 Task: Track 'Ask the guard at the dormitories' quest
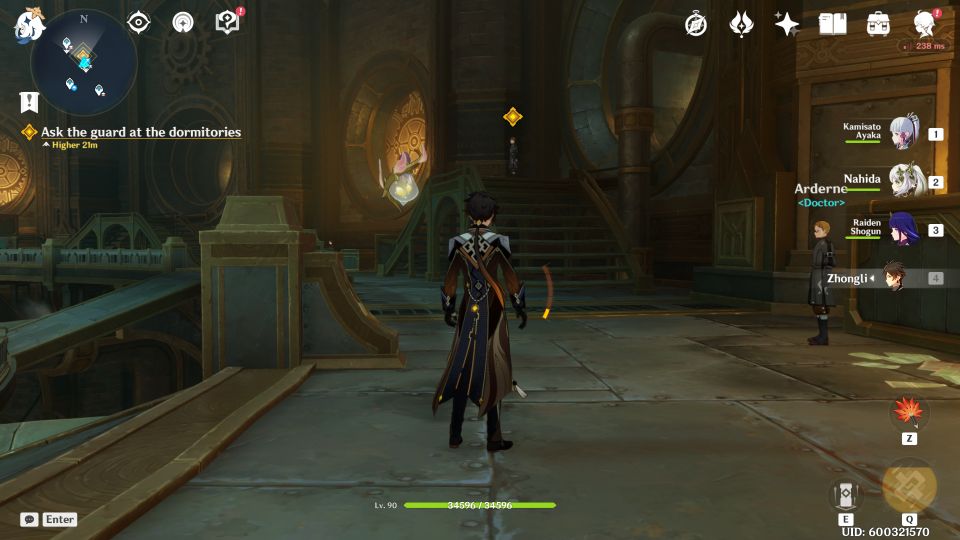tap(140, 132)
